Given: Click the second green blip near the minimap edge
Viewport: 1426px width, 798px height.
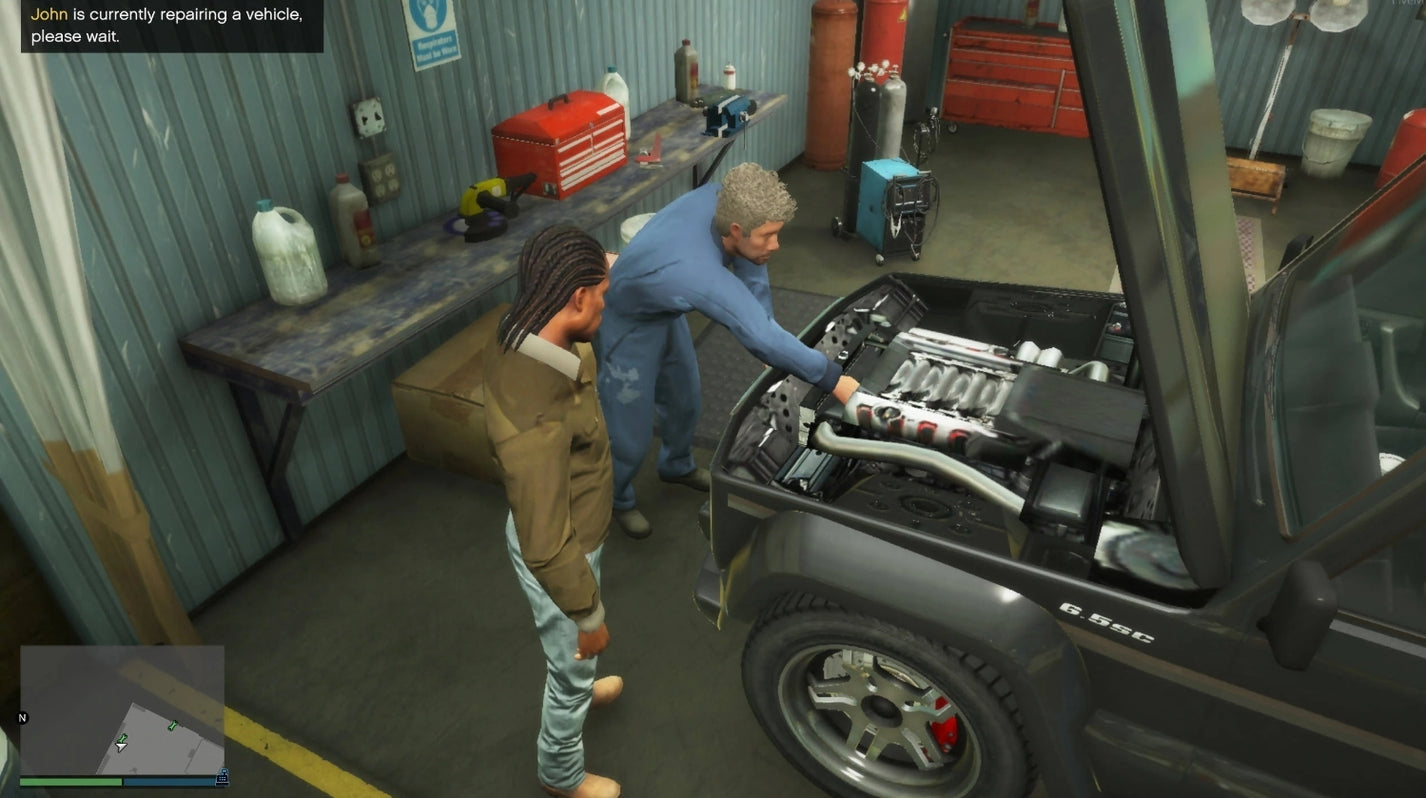Looking at the screenshot, I should [173, 726].
